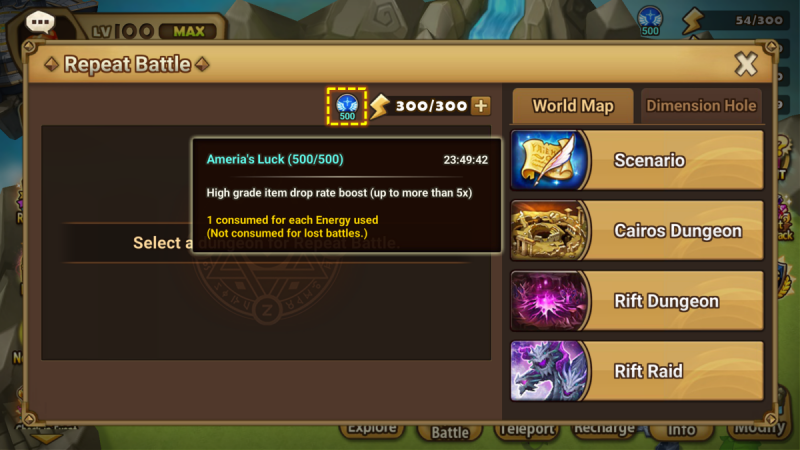
Task: Select Rift Dungeon entry
Action: tap(637, 301)
